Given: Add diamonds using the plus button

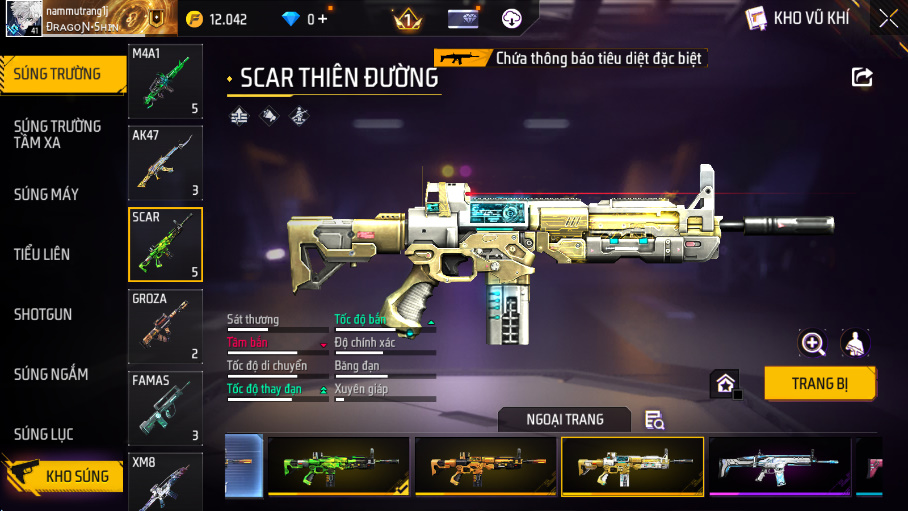Looking at the screenshot, I should click(x=322, y=19).
